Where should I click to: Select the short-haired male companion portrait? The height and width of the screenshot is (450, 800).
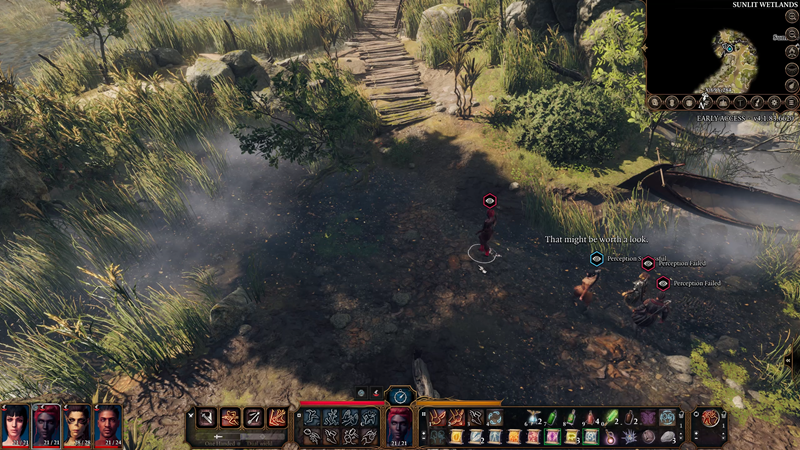[108, 427]
